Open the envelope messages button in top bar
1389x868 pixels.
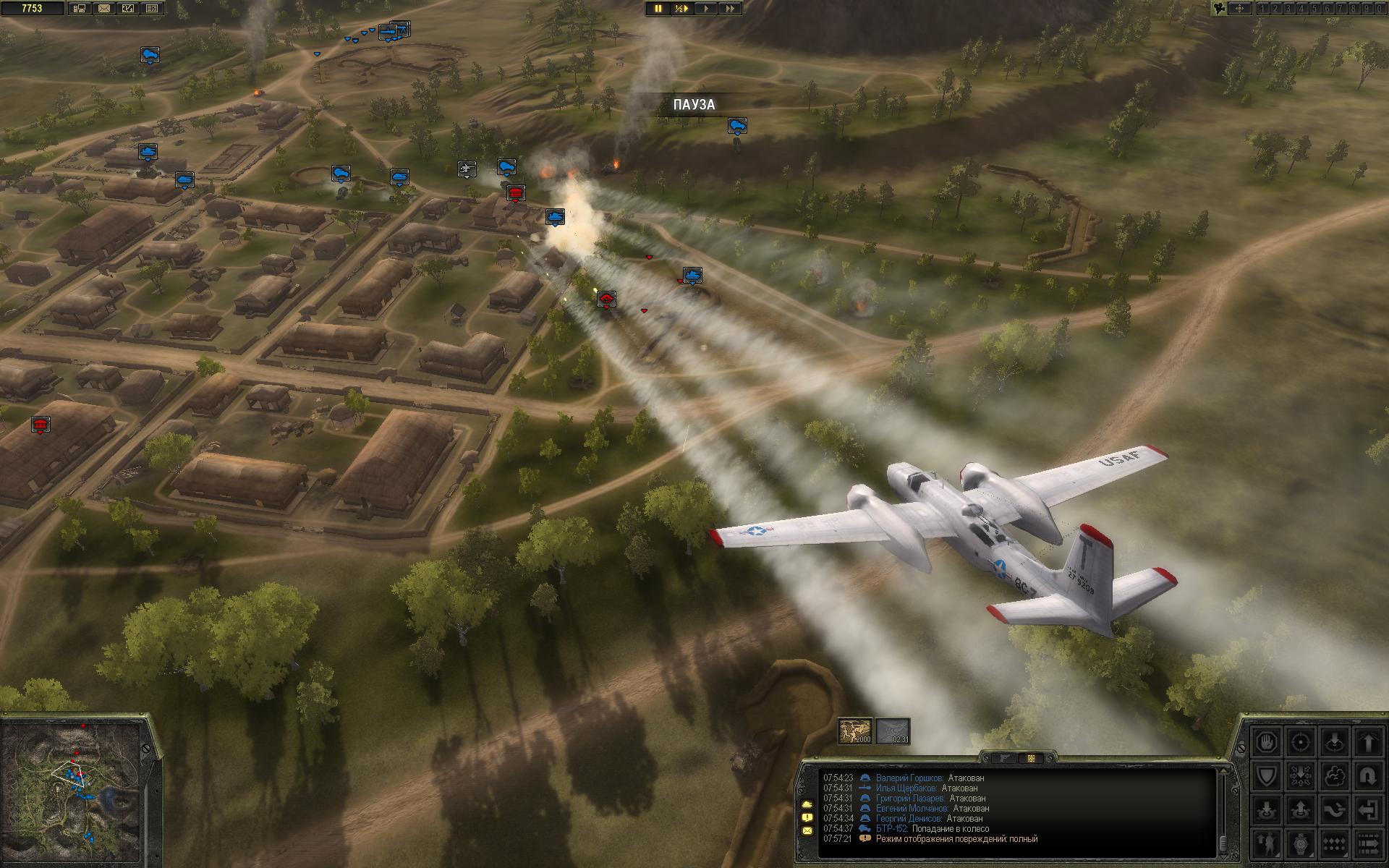coord(103,9)
